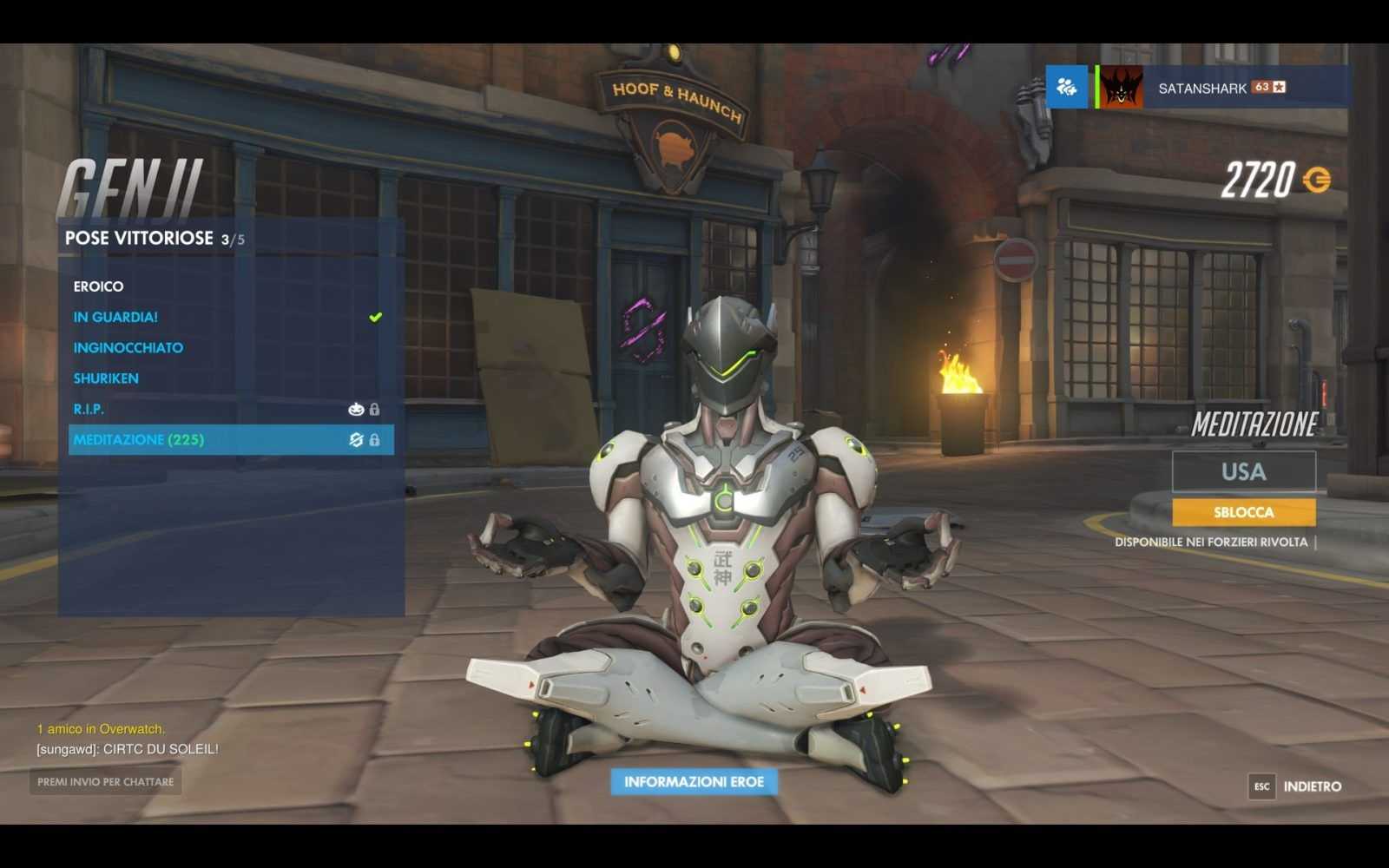
Task: Click the USA equip button
Action: [1243, 471]
